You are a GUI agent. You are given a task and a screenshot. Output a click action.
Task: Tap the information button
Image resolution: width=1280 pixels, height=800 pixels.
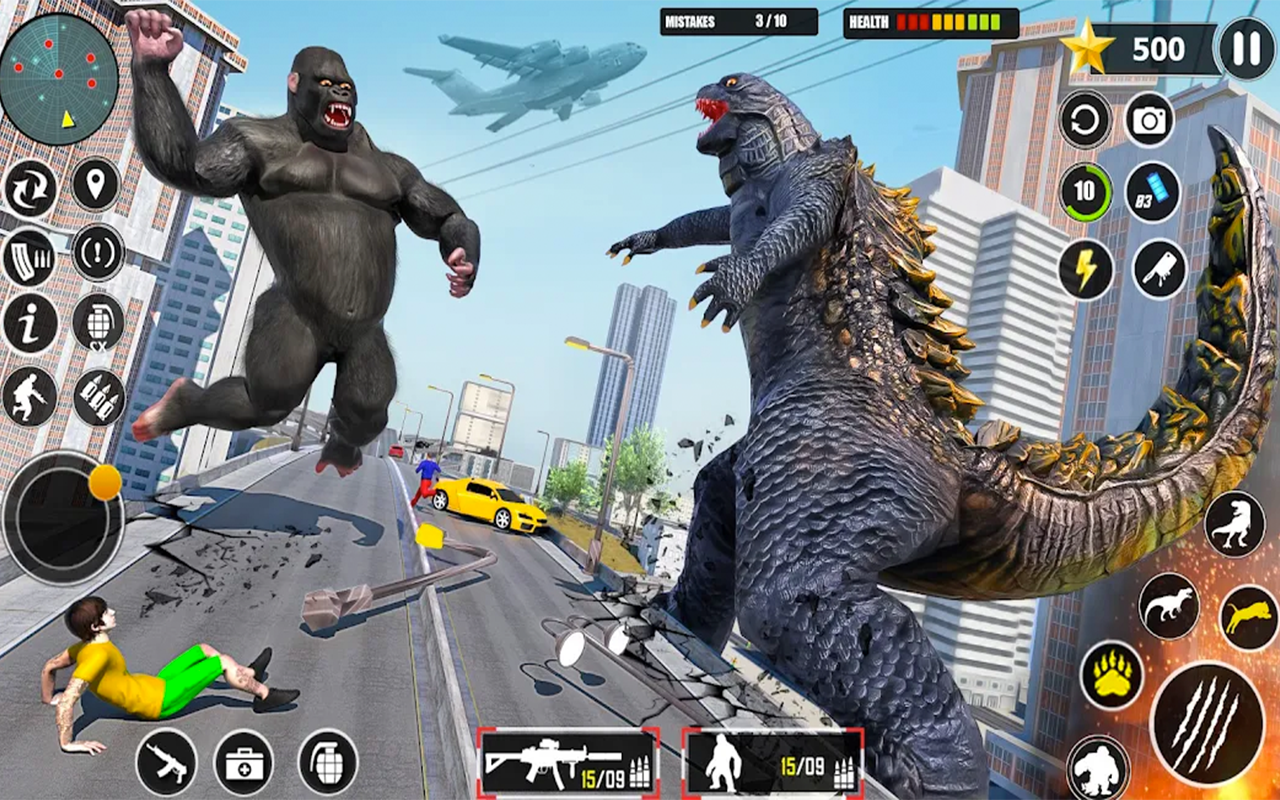29,327
